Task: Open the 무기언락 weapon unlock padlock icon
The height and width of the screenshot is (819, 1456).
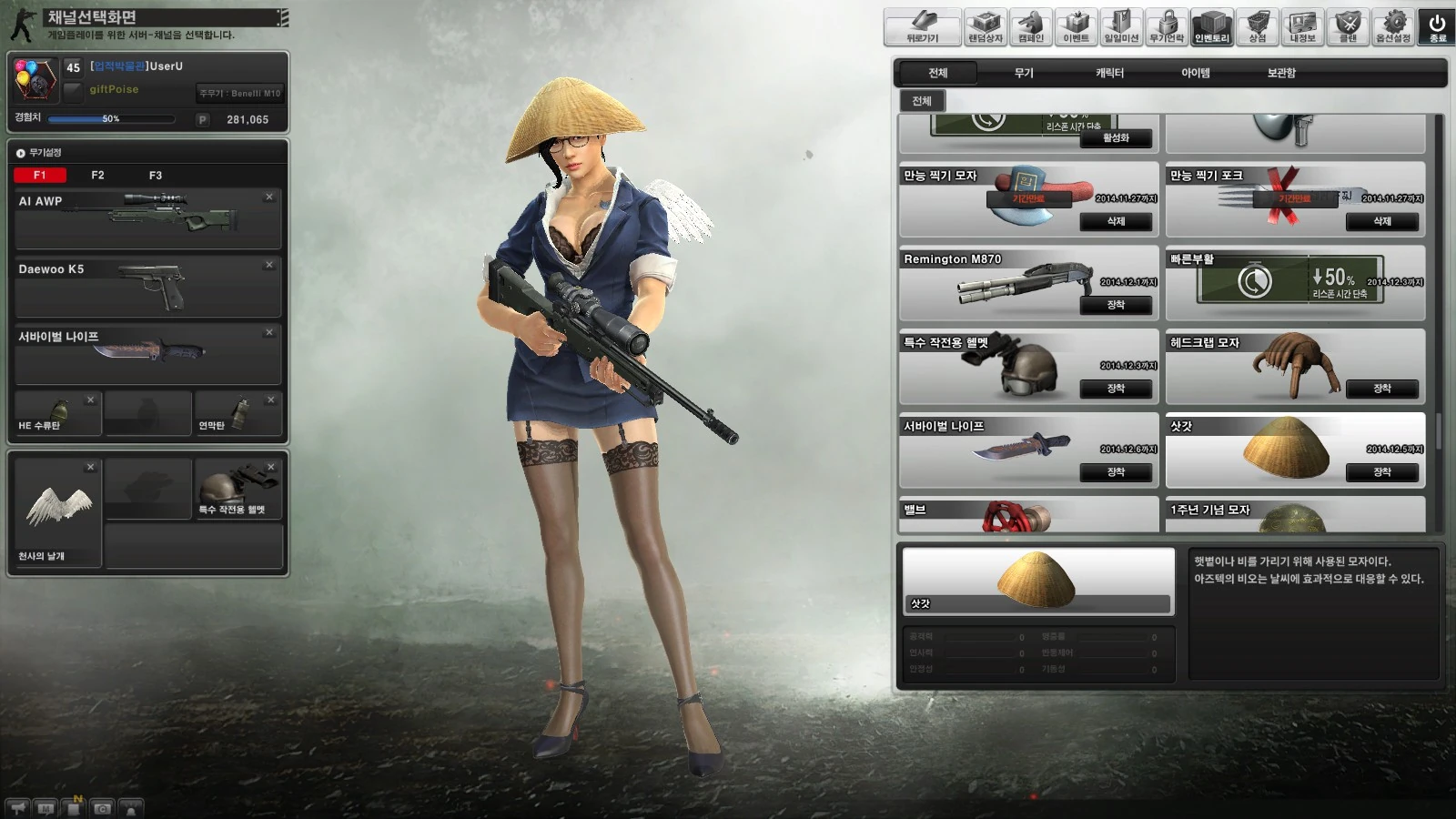Action: 1165,23
